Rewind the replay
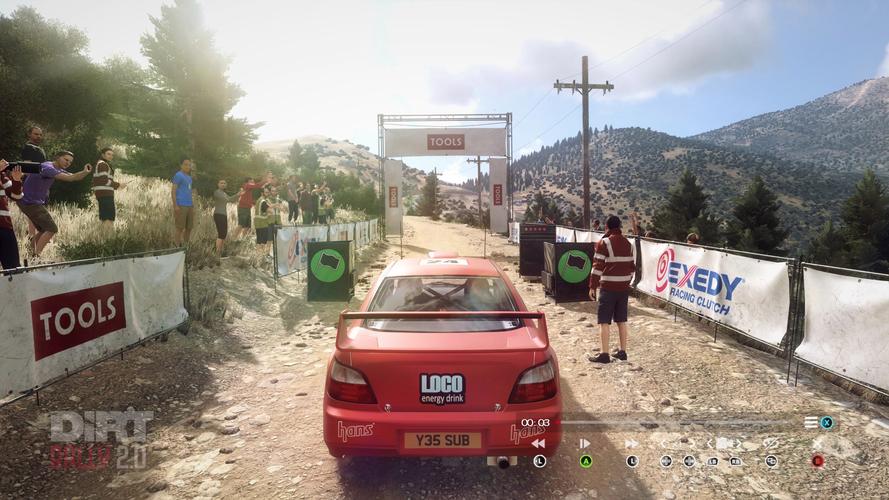889x500 pixels. pos(538,443)
